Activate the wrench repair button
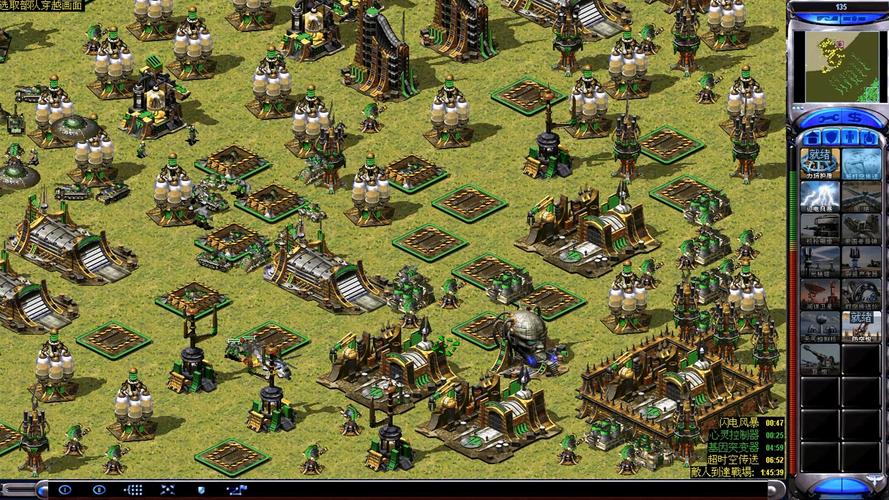This screenshot has width=889, height=500. point(824,119)
